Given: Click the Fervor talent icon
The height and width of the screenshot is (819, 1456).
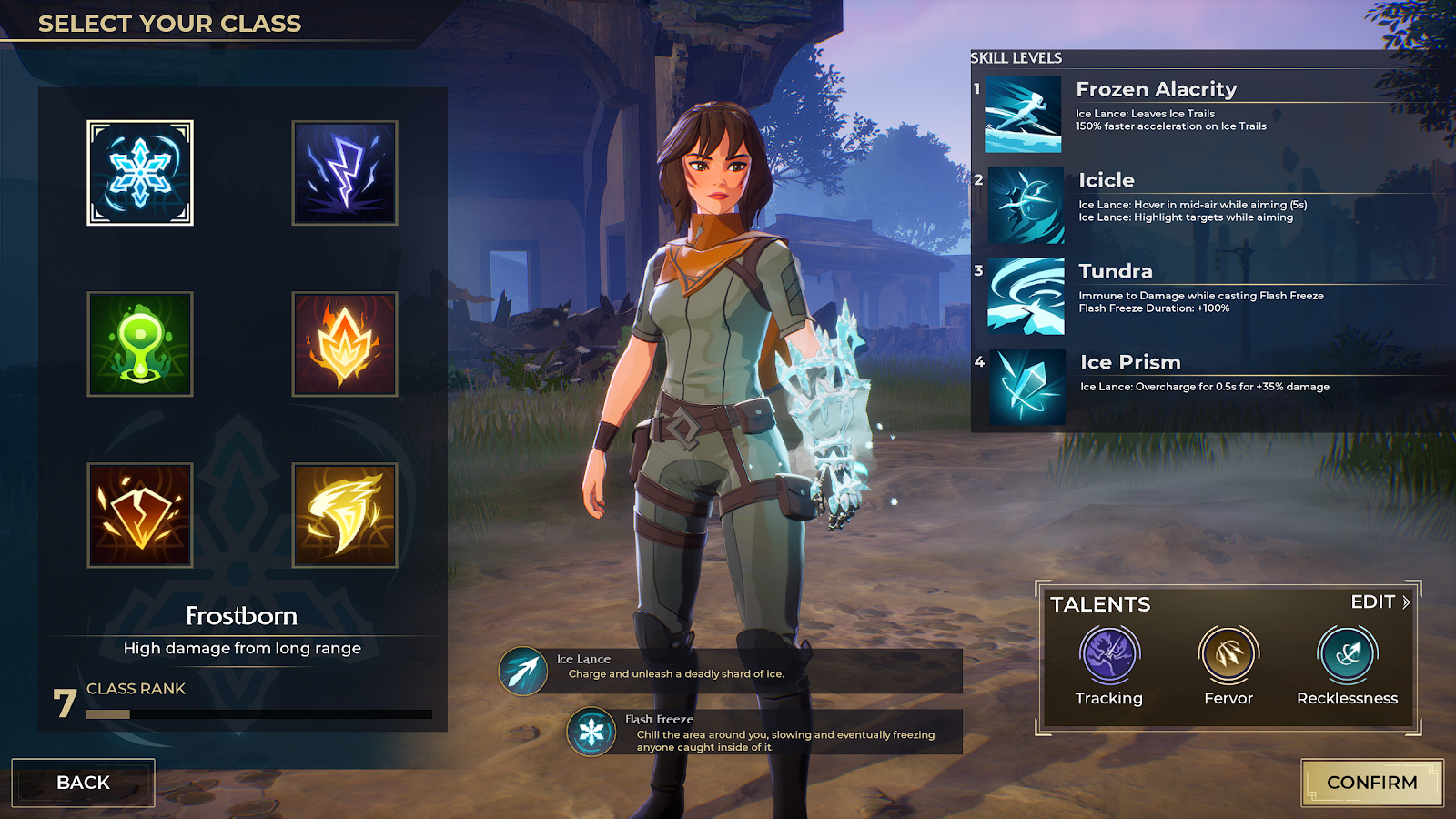Looking at the screenshot, I should pos(1228,654).
